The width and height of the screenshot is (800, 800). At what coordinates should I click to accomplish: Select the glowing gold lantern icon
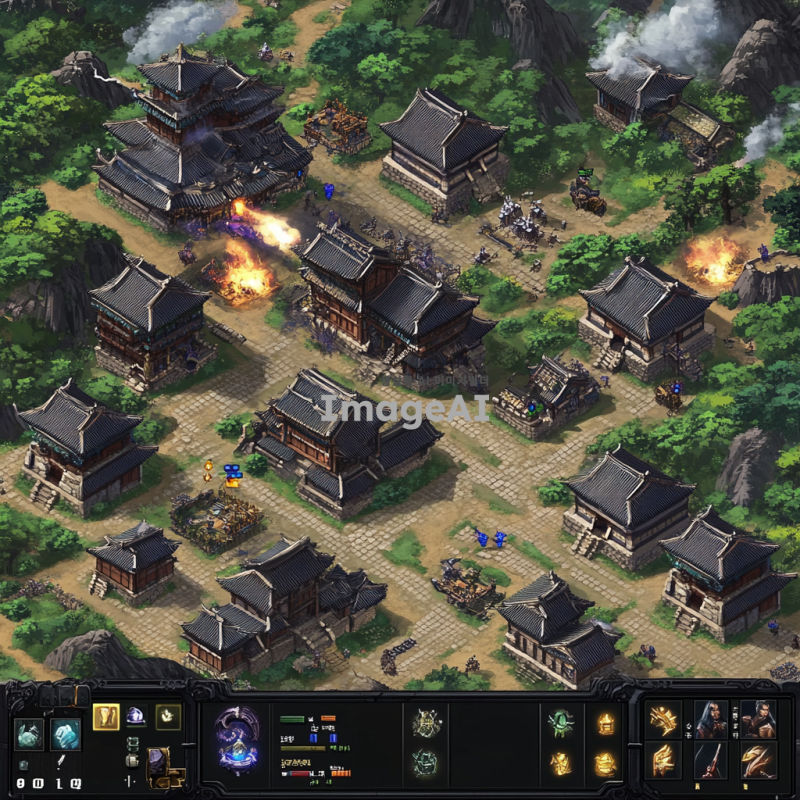(606, 723)
